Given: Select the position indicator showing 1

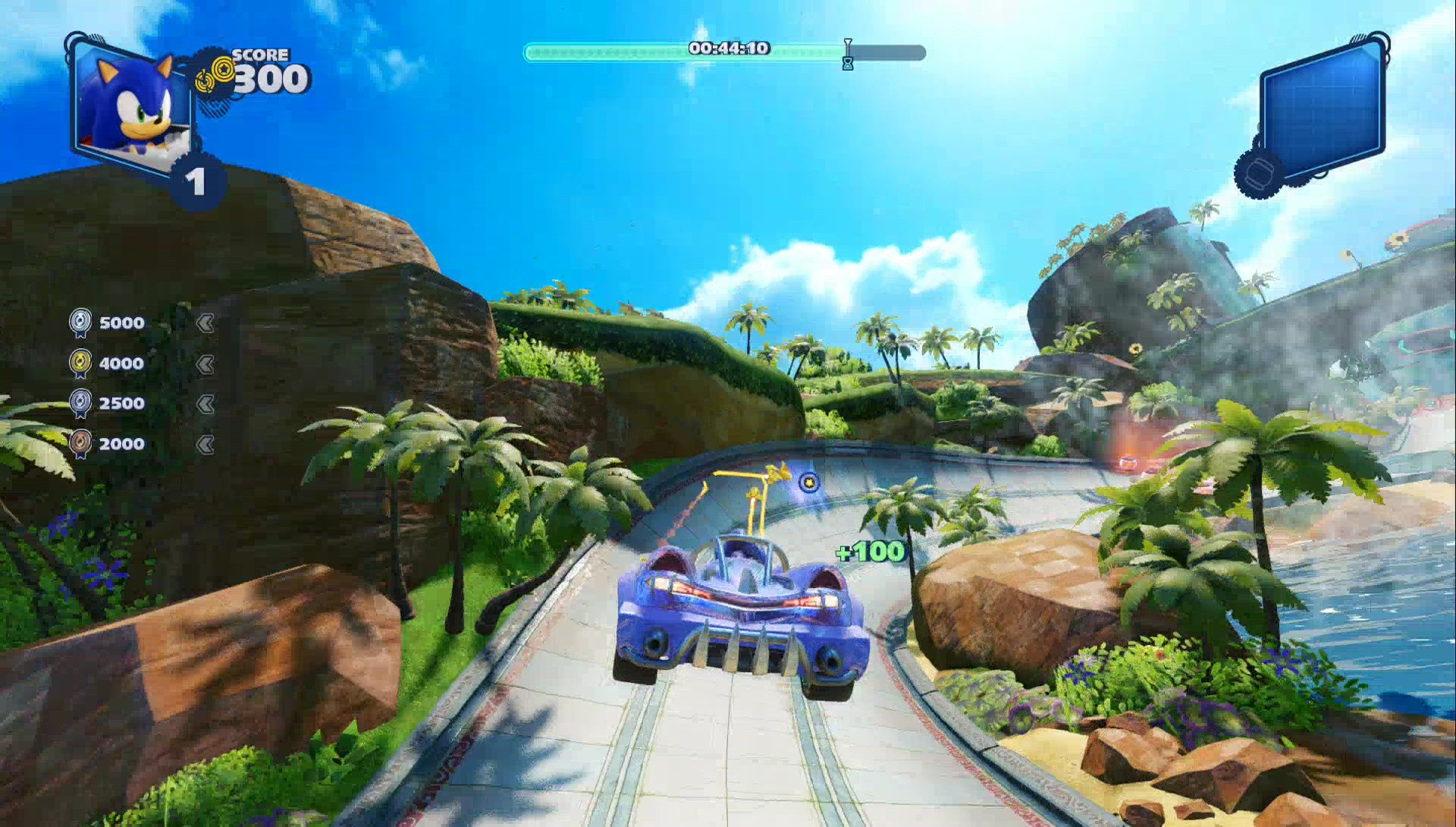Looking at the screenshot, I should pos(197,181).
